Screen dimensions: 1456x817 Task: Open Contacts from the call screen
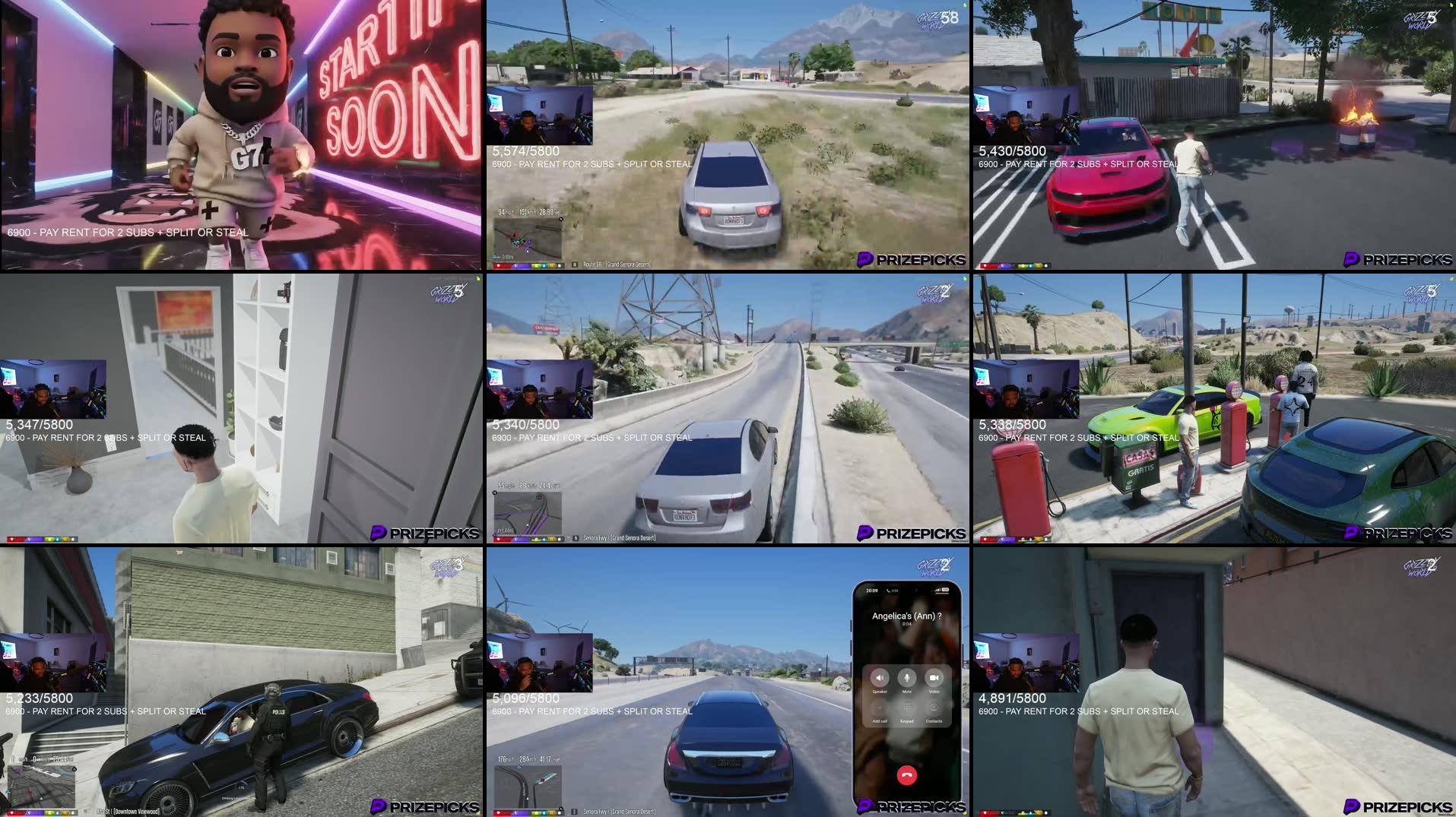pos(934,708)
